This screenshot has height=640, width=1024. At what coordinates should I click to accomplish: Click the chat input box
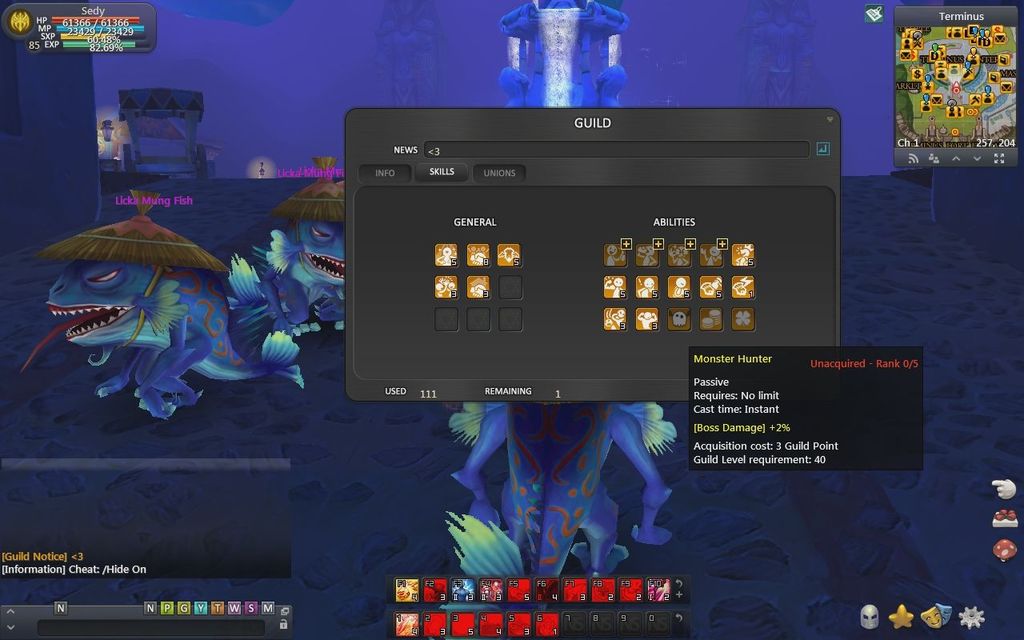150,628
